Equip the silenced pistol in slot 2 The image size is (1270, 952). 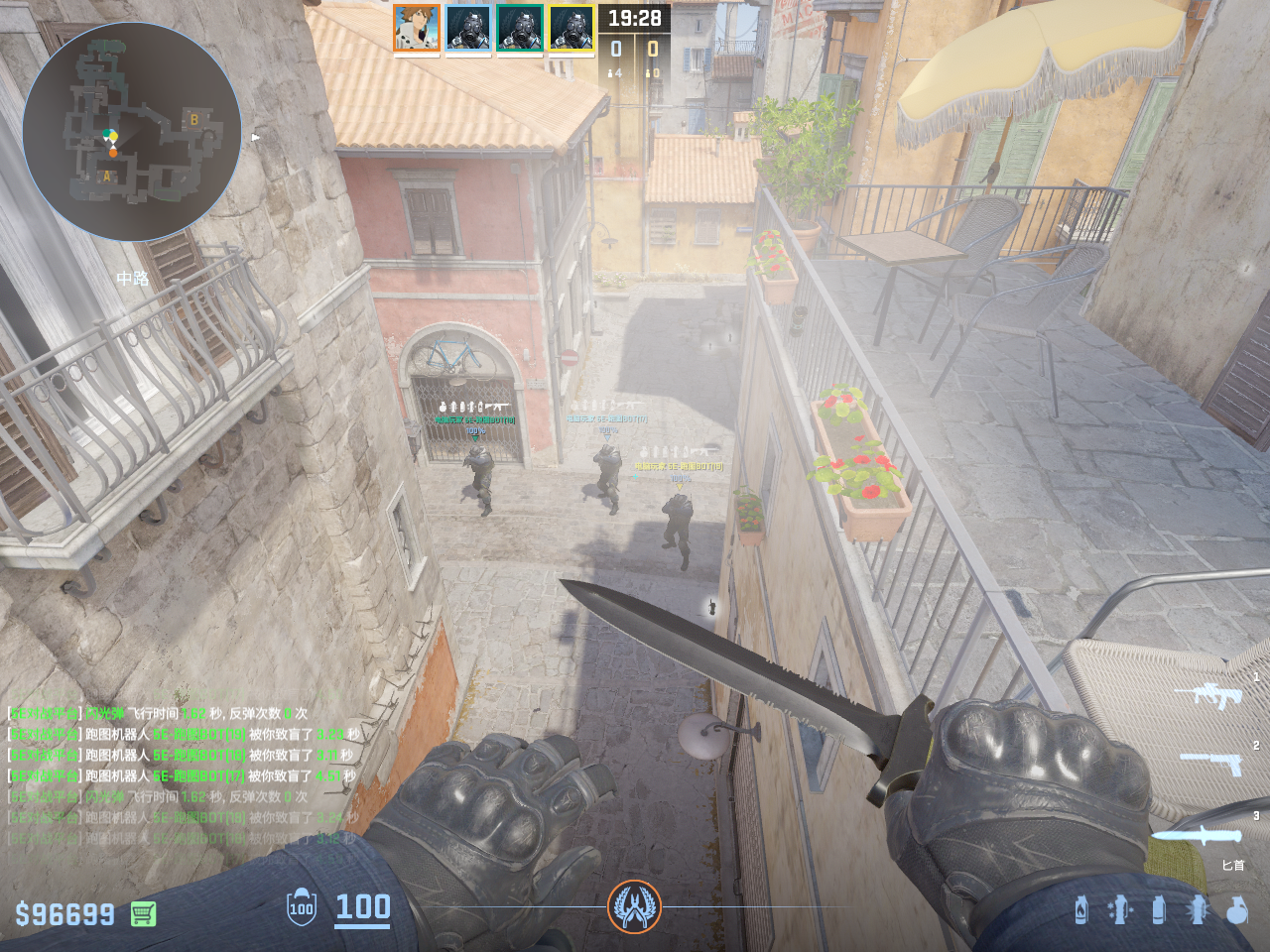pos(1212,763)
